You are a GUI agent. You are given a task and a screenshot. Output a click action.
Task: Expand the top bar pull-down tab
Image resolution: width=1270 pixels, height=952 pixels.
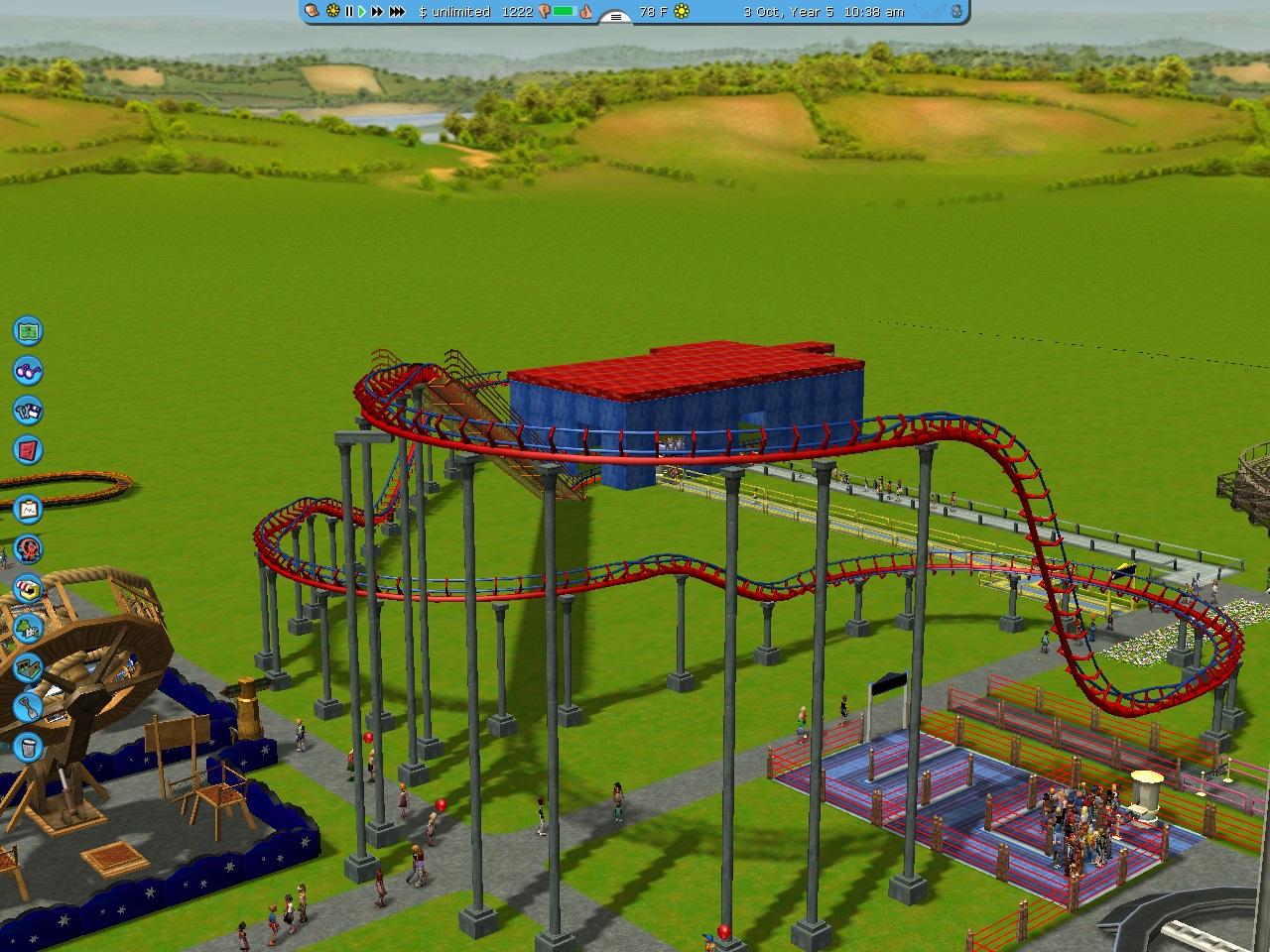point(615,17)
